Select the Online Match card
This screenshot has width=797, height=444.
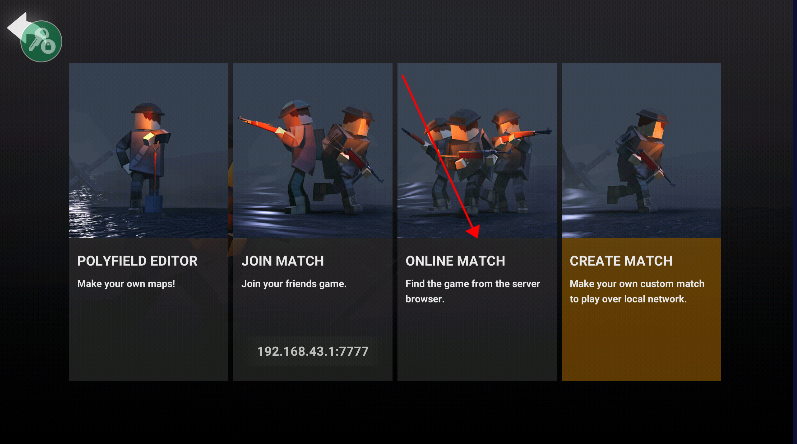tap(477, 221)
